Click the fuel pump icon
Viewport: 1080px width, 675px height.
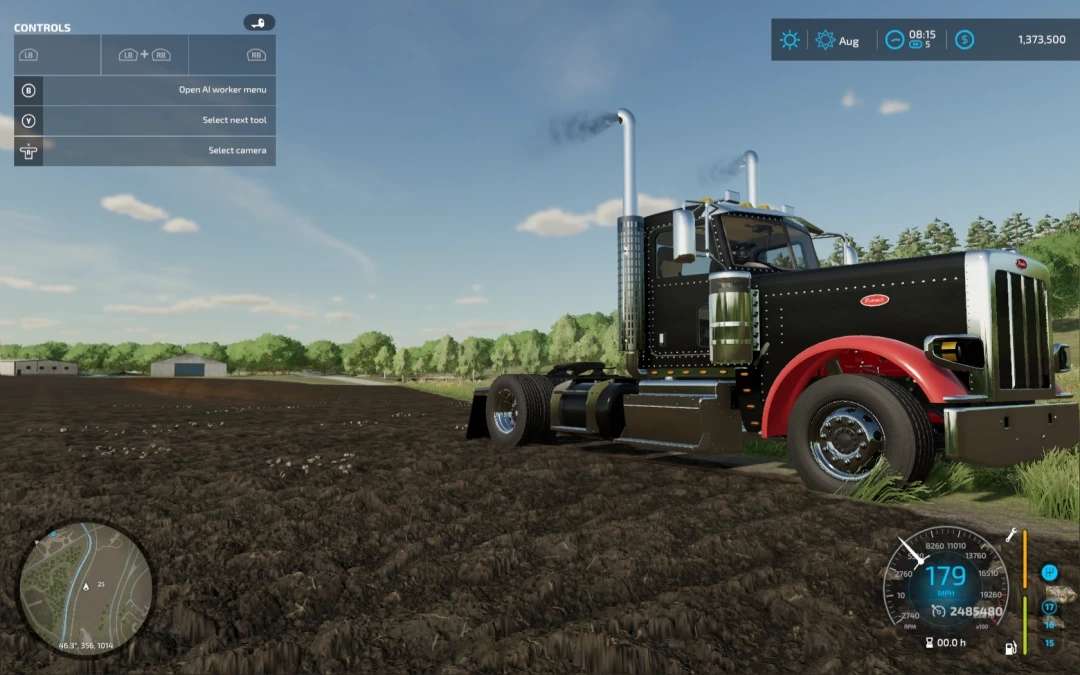(1011, 647)
